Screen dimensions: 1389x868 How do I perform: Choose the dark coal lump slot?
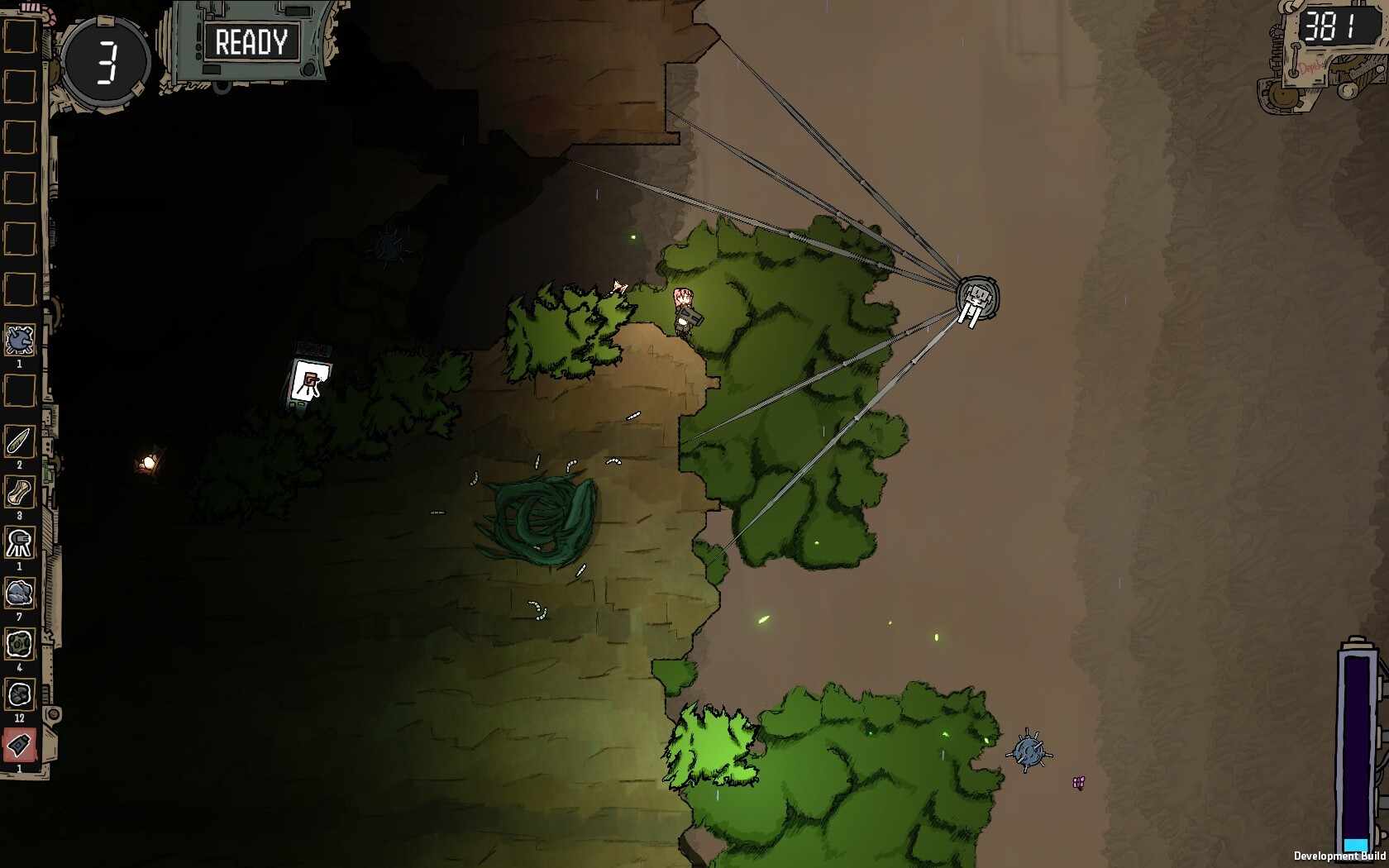point(20,694)
